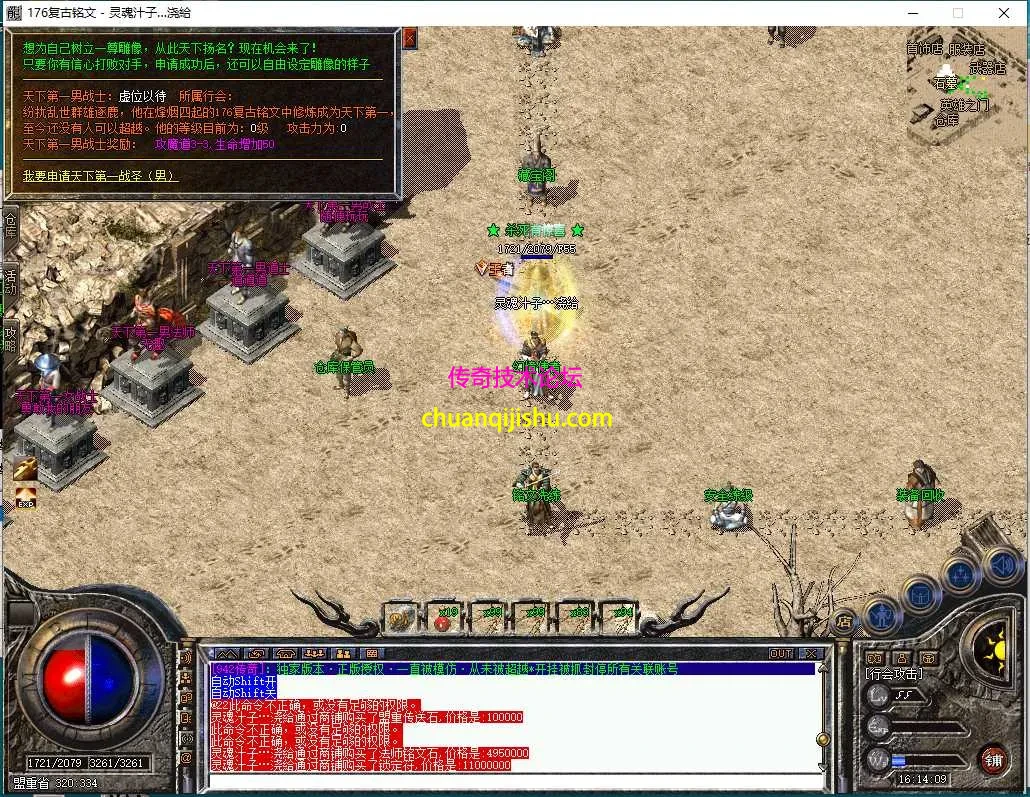Click the OUT button on the chat panel
The image size is (1030, 797).
tap(781, 653)
